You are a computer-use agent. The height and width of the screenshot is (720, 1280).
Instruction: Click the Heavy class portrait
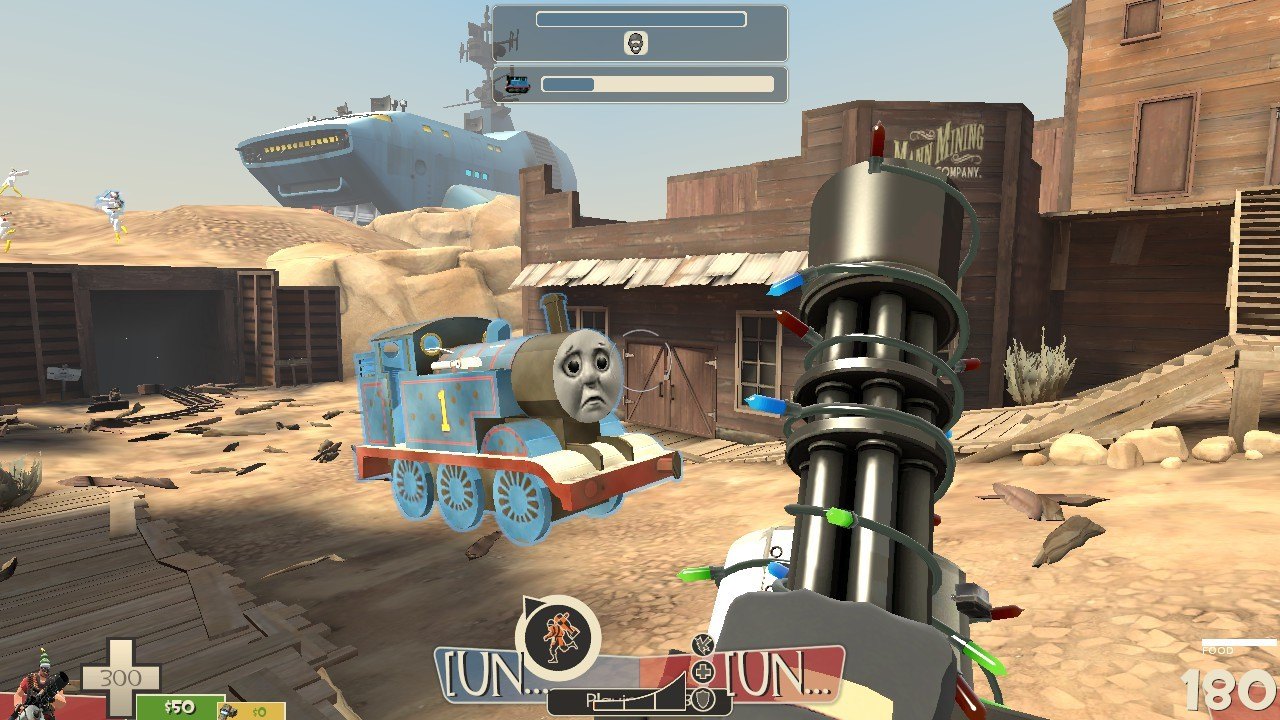[x=38, y=685]
